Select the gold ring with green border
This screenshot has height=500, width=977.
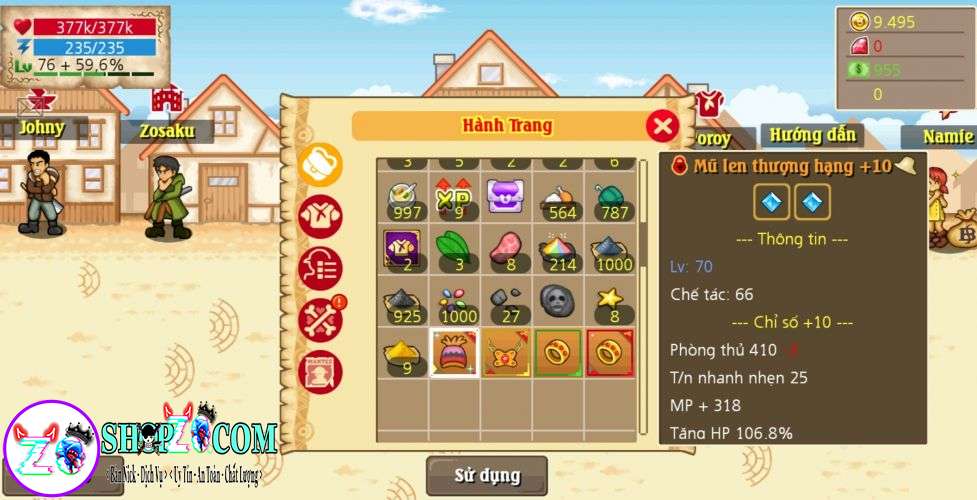coord(557,353)
